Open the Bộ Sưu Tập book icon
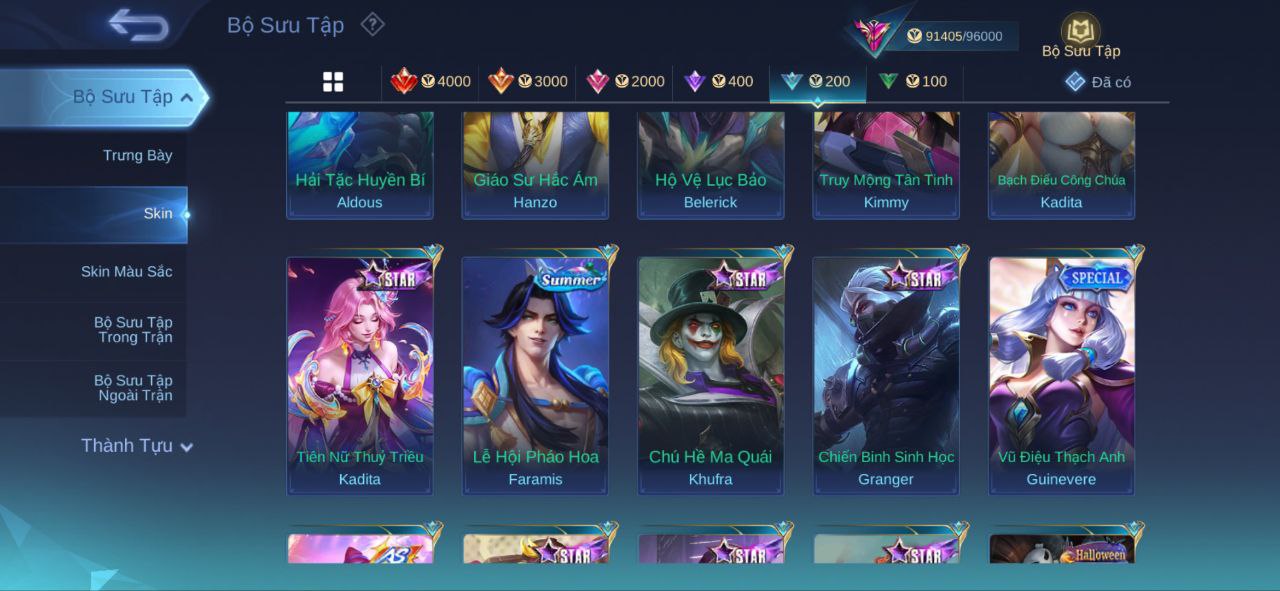 [x=1080, y=34]
